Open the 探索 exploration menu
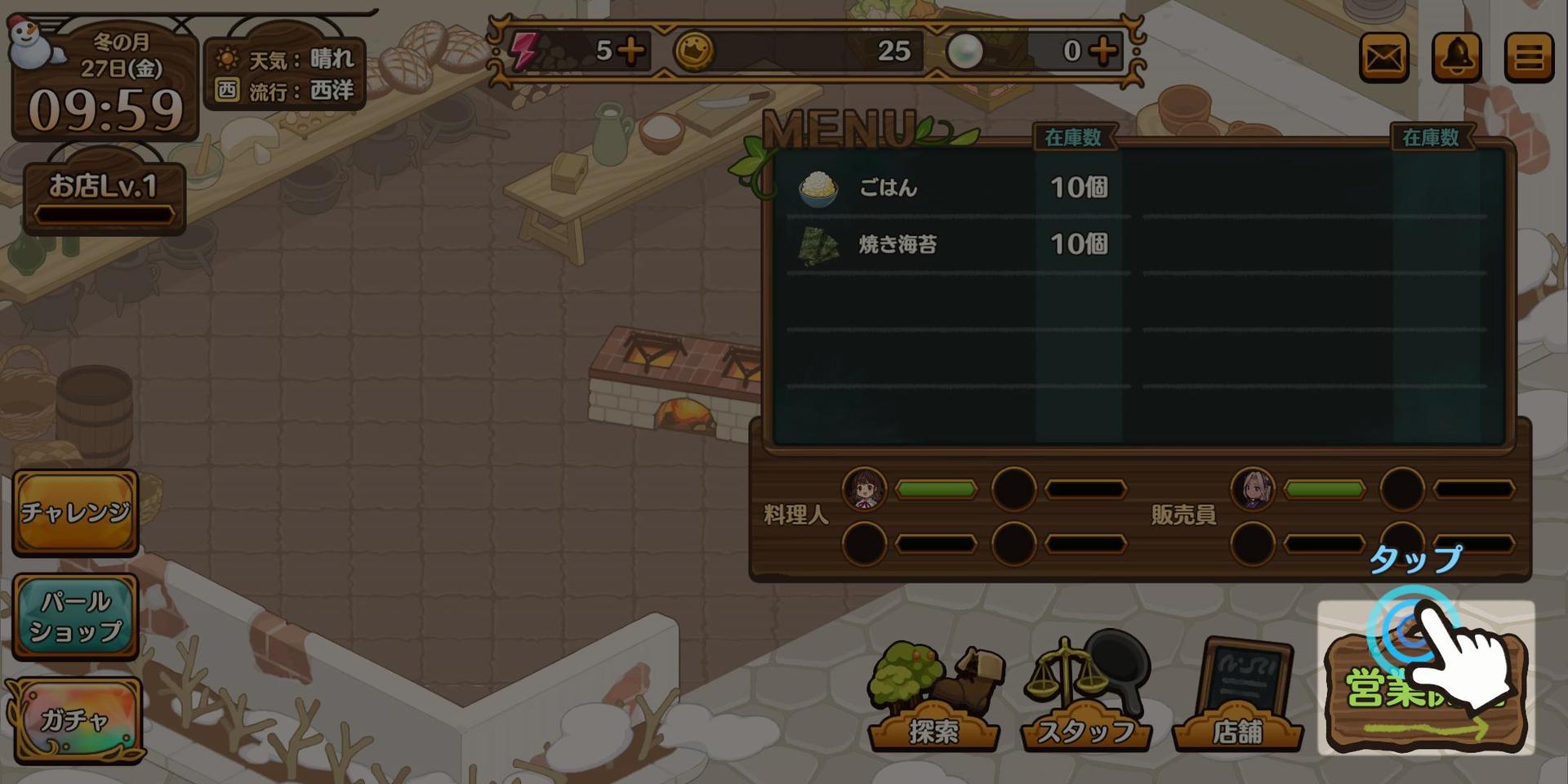The width and height of the screenshot is (1568, 784). click(933, 698)
